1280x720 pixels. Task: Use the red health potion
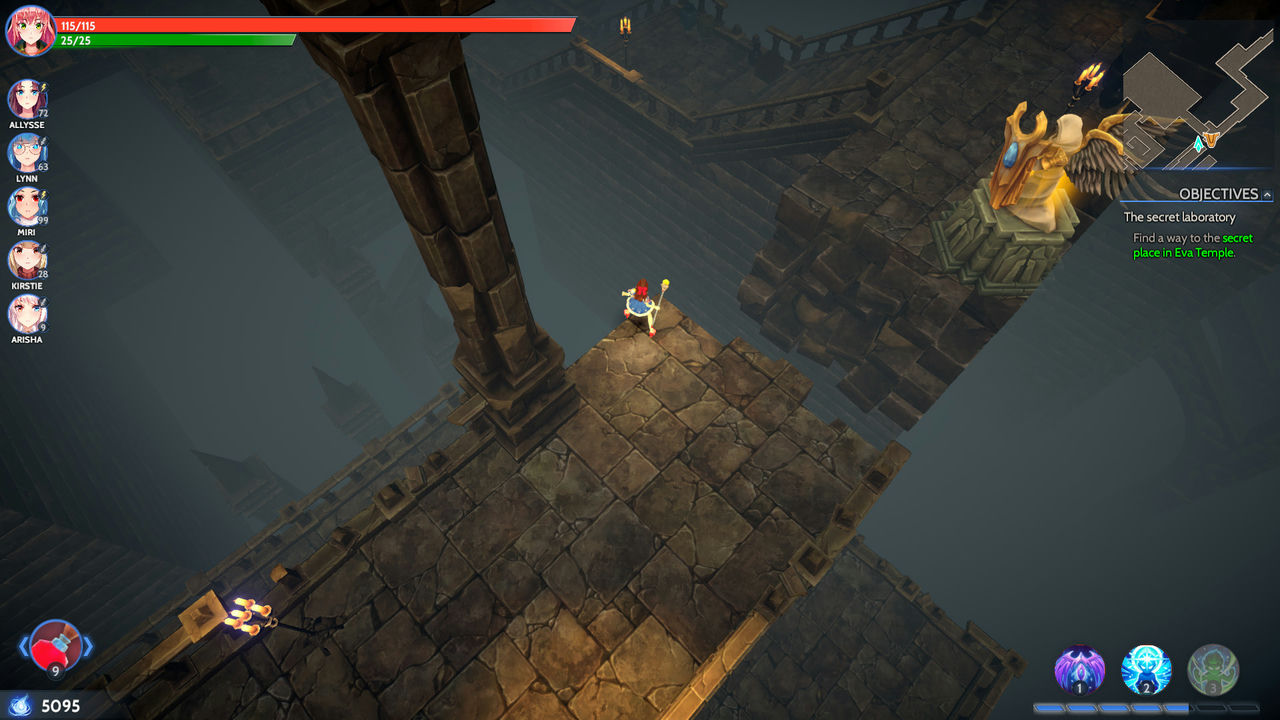pyautogui.click(x=55, y=646)
